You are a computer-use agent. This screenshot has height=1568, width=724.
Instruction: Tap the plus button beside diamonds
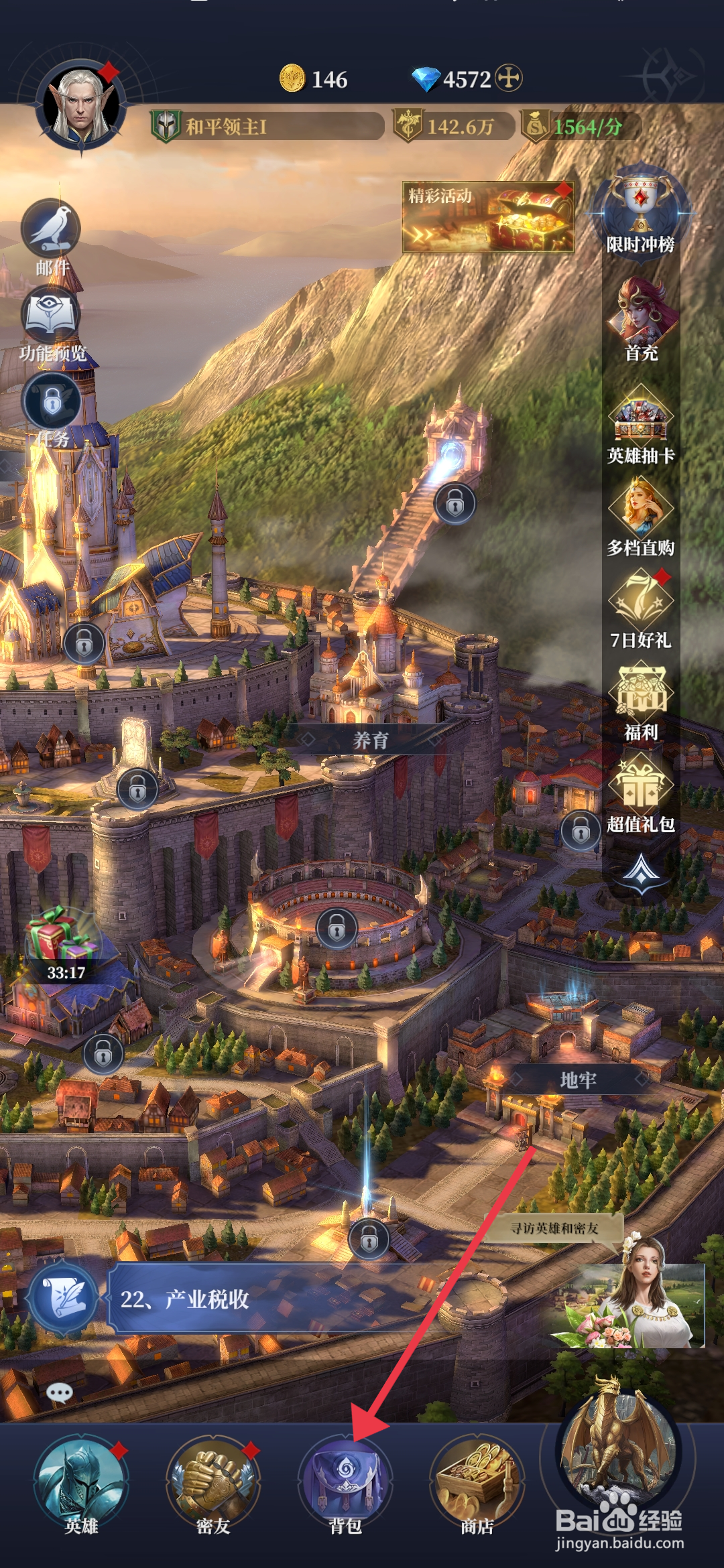(509, 78)
